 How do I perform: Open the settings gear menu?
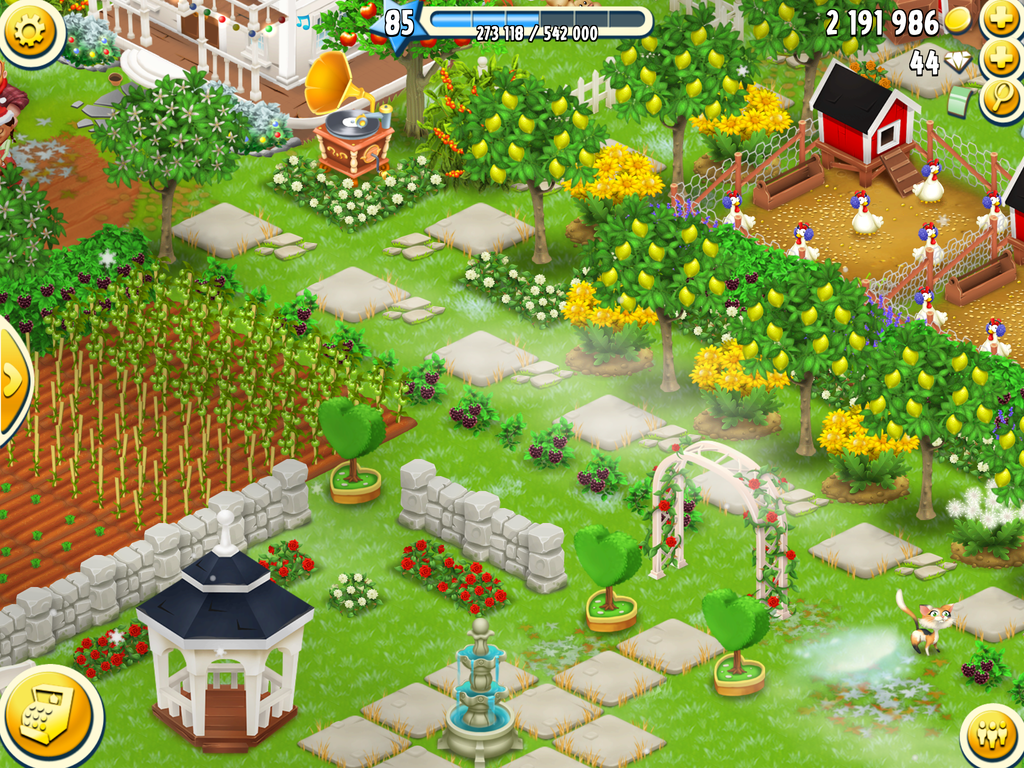pyautogui.click(x=30, y=32)
